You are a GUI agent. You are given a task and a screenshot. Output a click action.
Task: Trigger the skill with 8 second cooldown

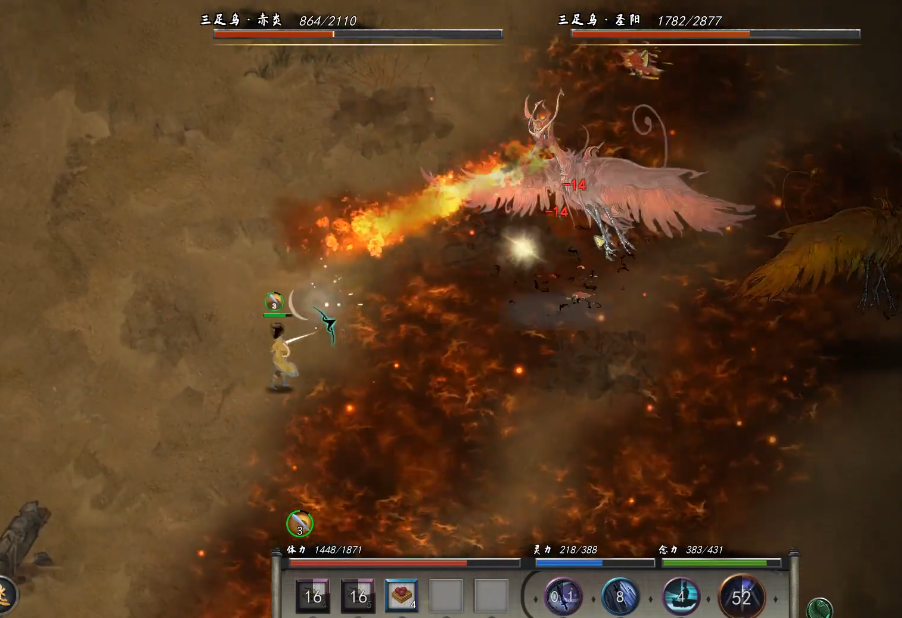(x=621, y=597)
